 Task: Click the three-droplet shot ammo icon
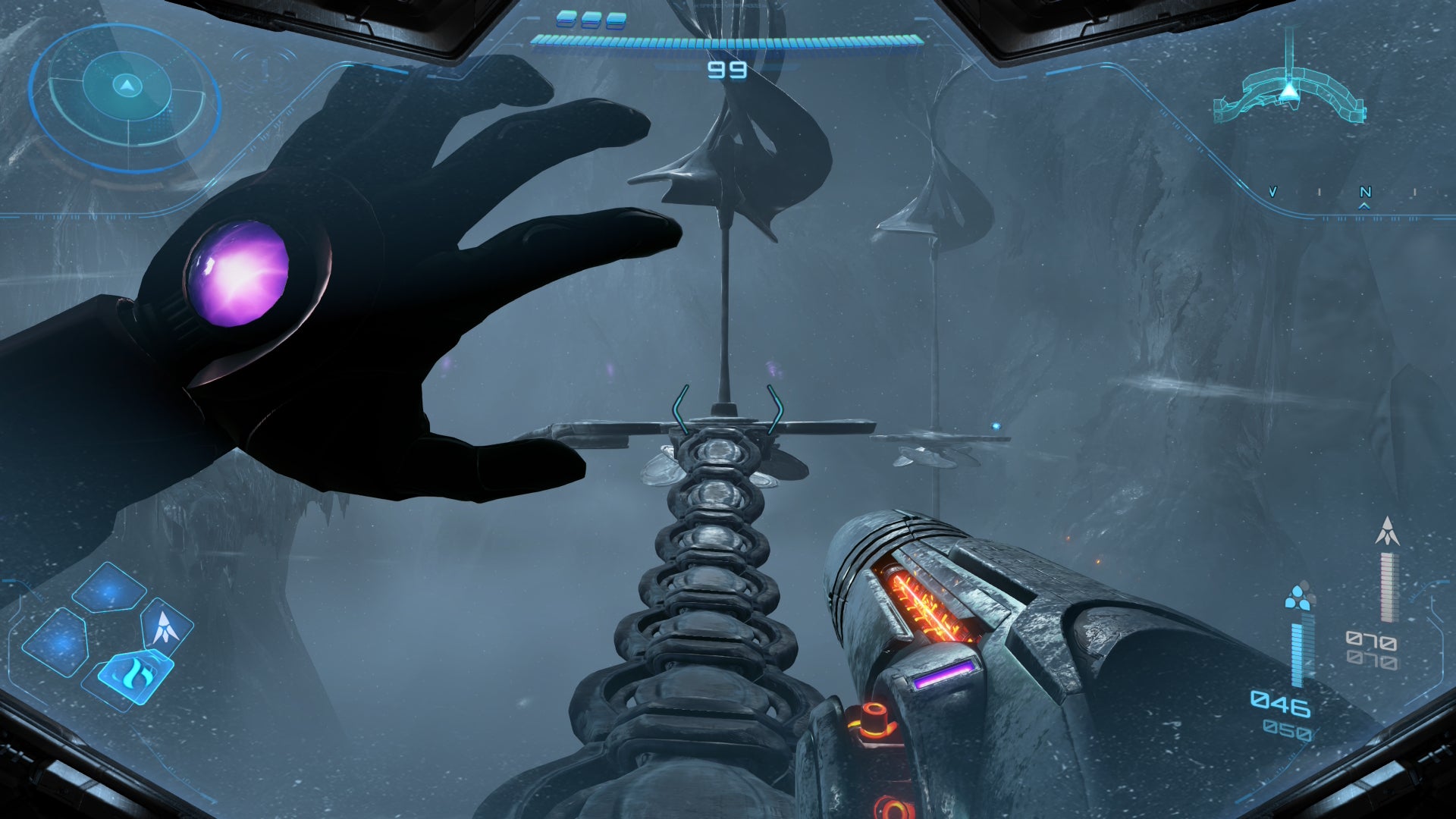point(1300,597)
